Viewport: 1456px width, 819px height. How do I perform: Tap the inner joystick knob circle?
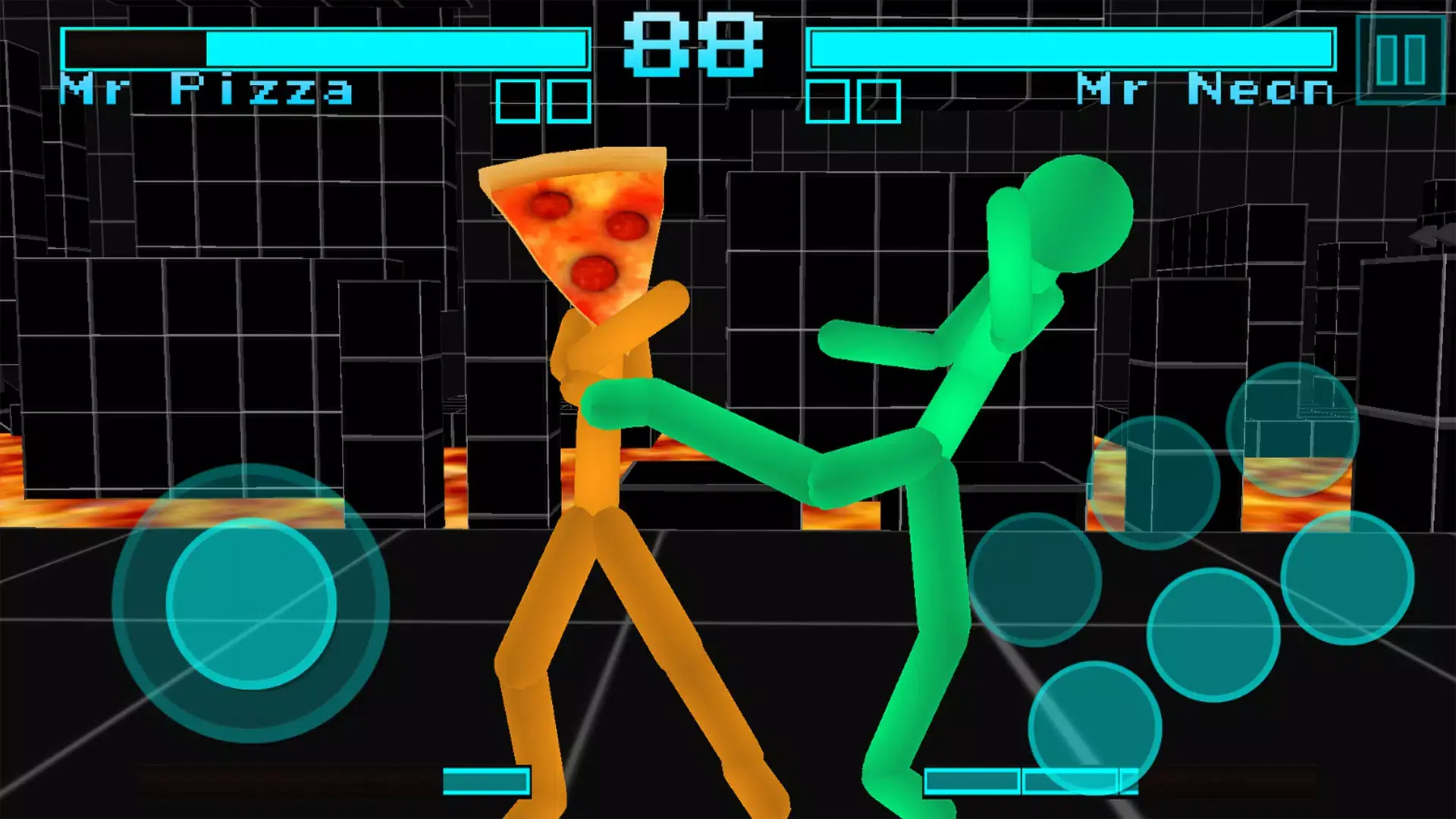tap(250, 603)
